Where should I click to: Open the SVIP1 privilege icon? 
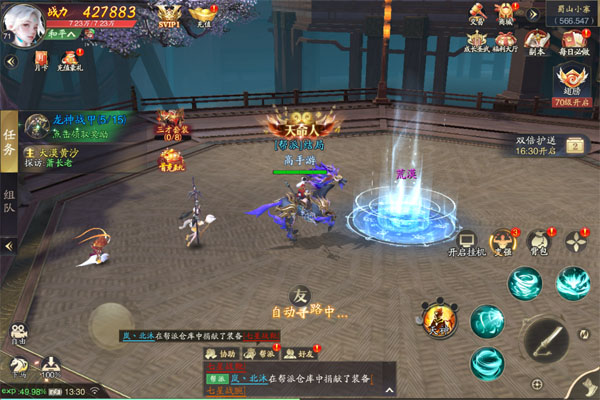point(171,14)
